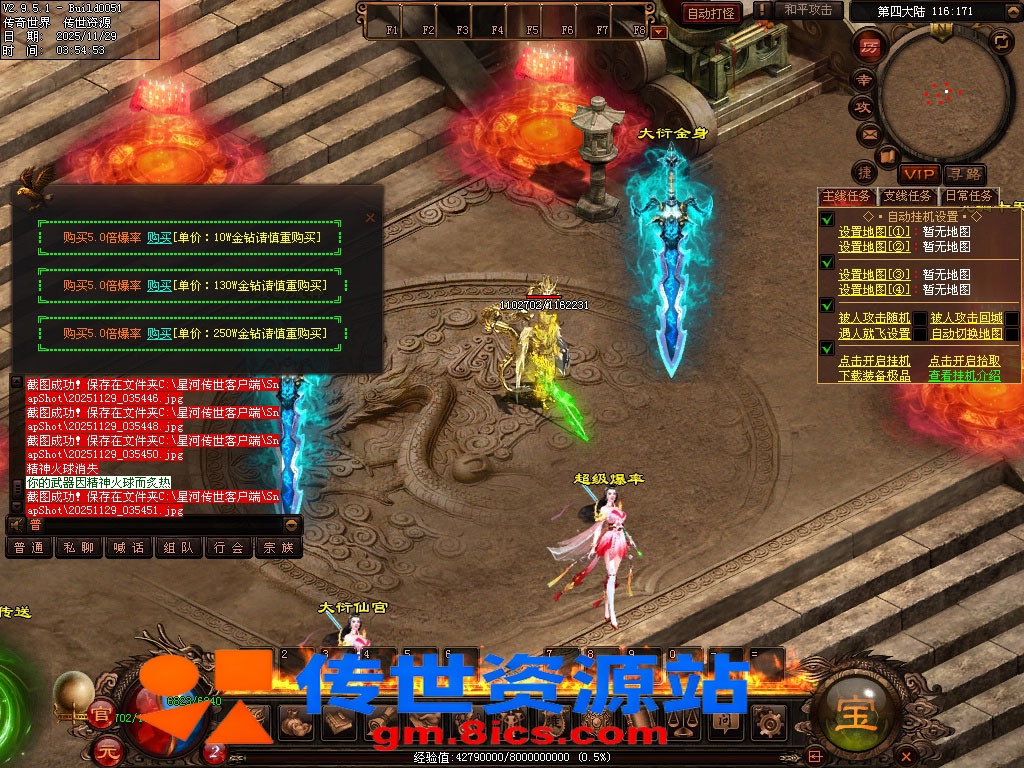1024x768 pixels.
Task: Switch to the 日常任务 tab
Action: (969, 196)
